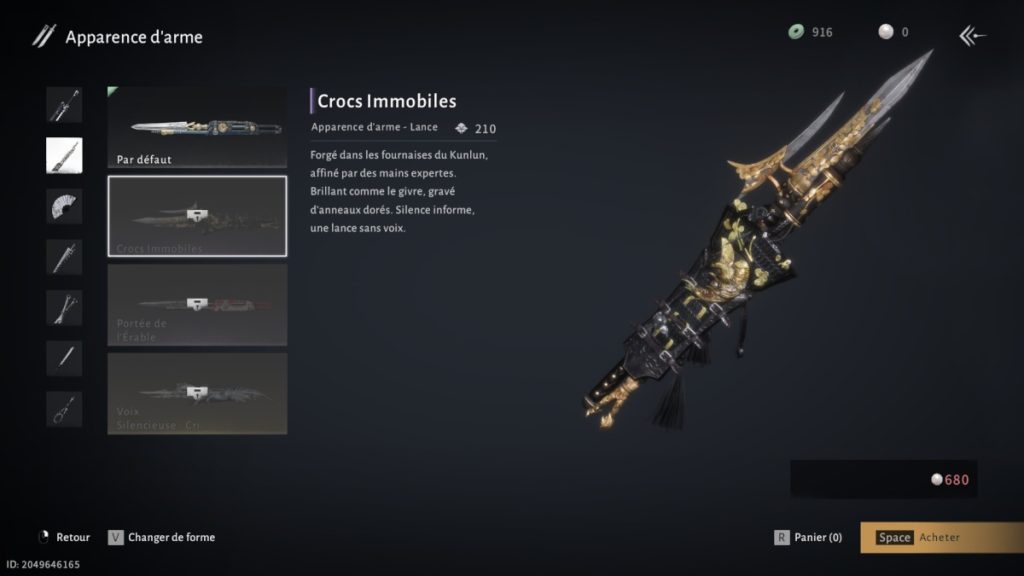Open the Panier cart

[808, 537]
